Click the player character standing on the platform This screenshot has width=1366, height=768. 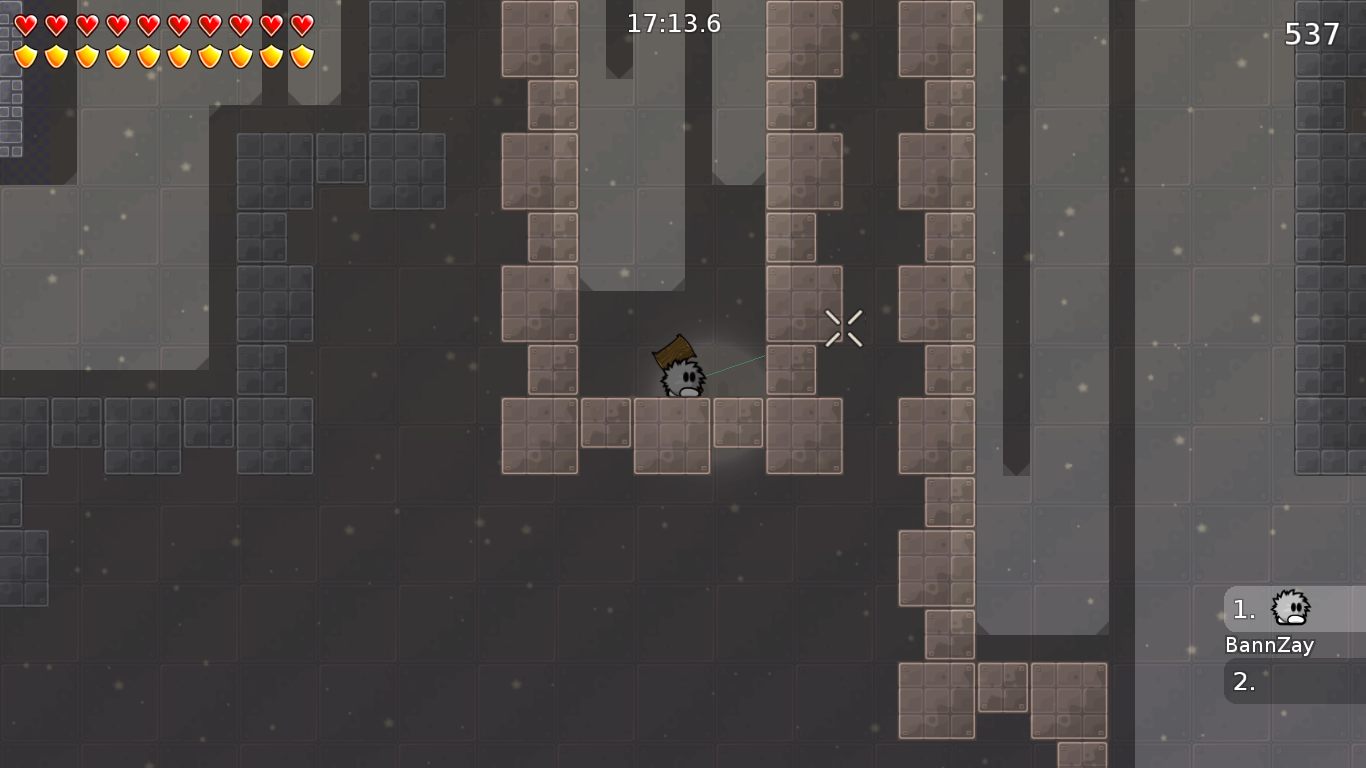pos(683,380)
